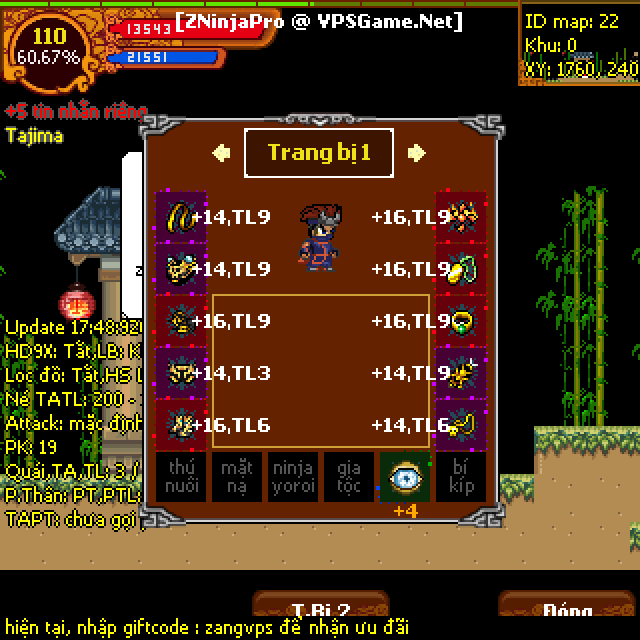The width and height of the screenshot is (640, 640).
Task: Select the +14 TL3 equipment slot
Action: coord(181,373)
